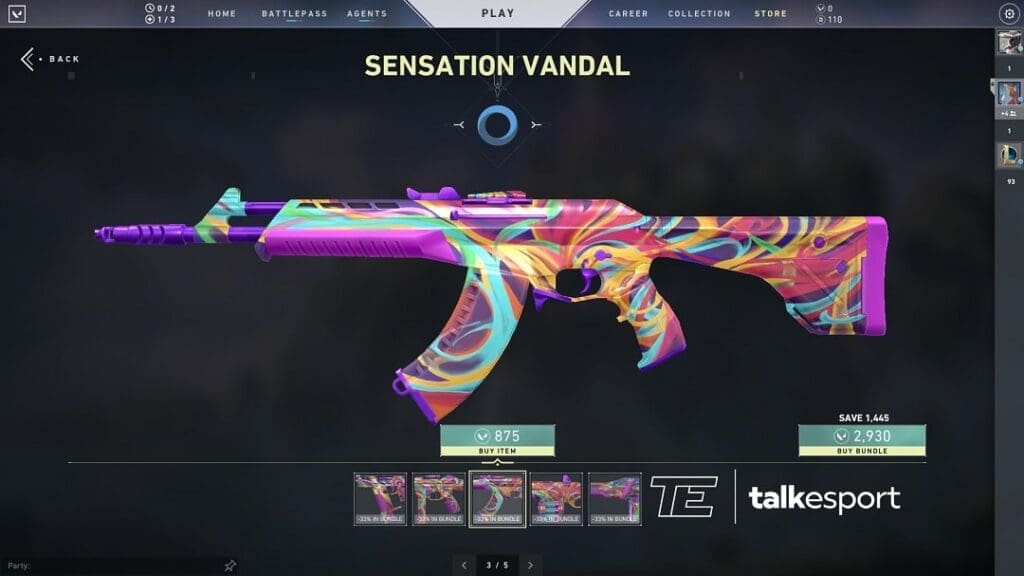Viewport: 1024px width, 576px height.
Task: Switch to the Store tab
Action: pyautogui.click(x=770, y=14)
